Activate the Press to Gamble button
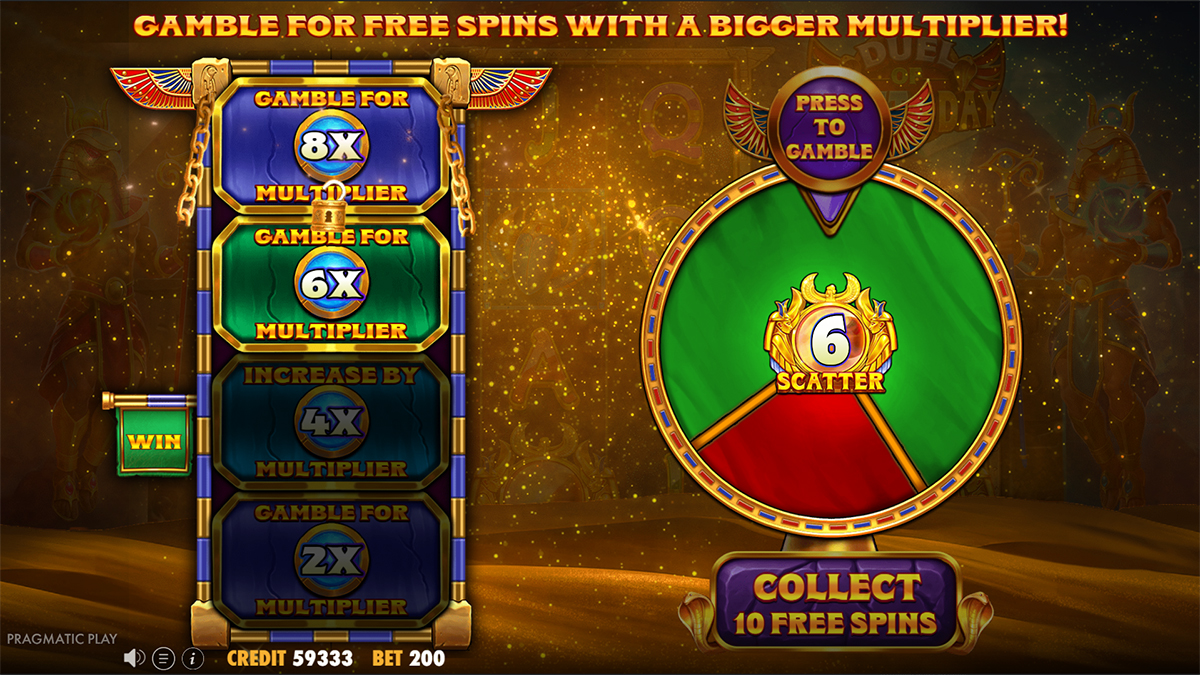1200x675 pixels. [828, 126]
